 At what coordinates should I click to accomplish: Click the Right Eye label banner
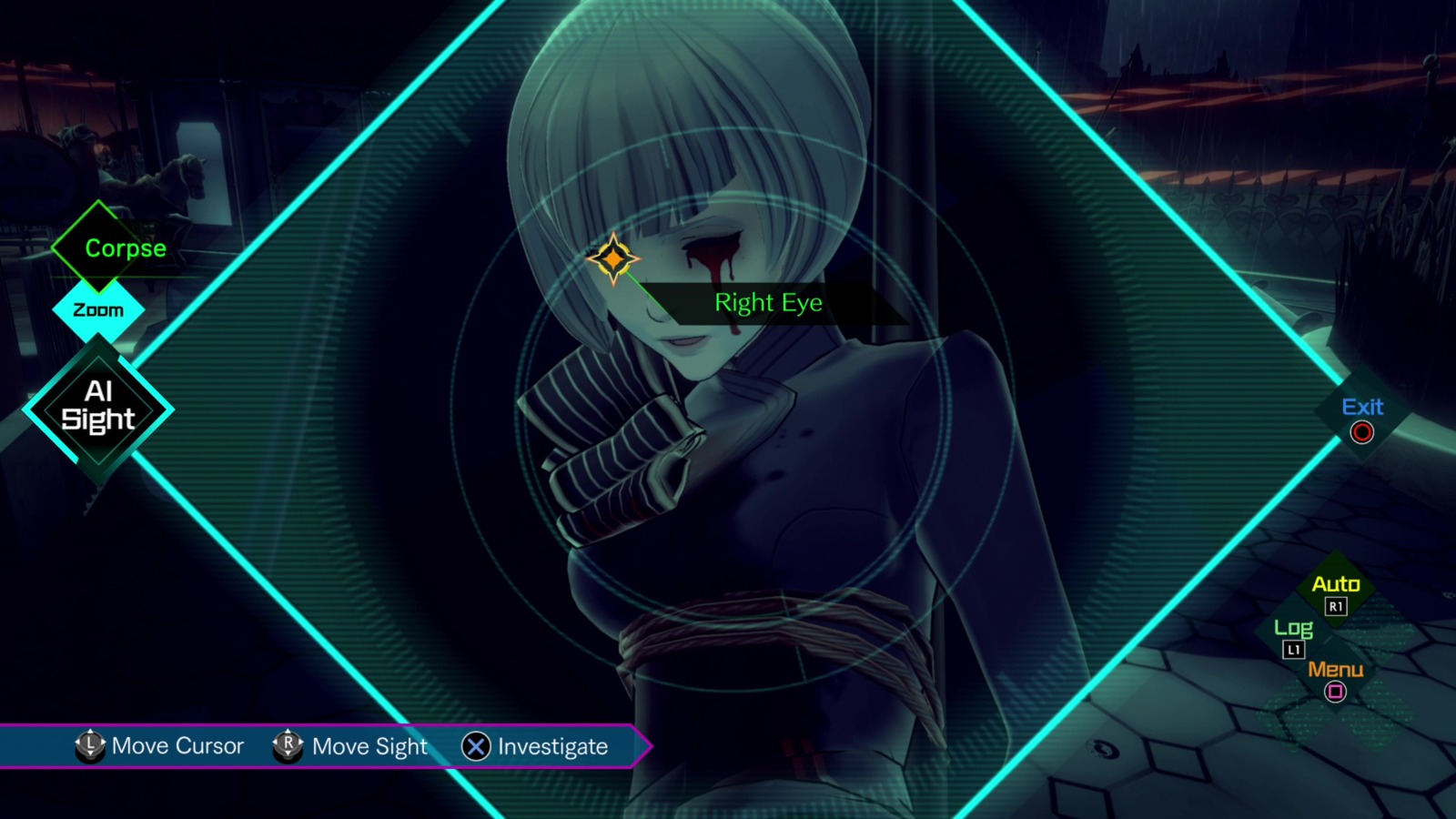[769, 303]
